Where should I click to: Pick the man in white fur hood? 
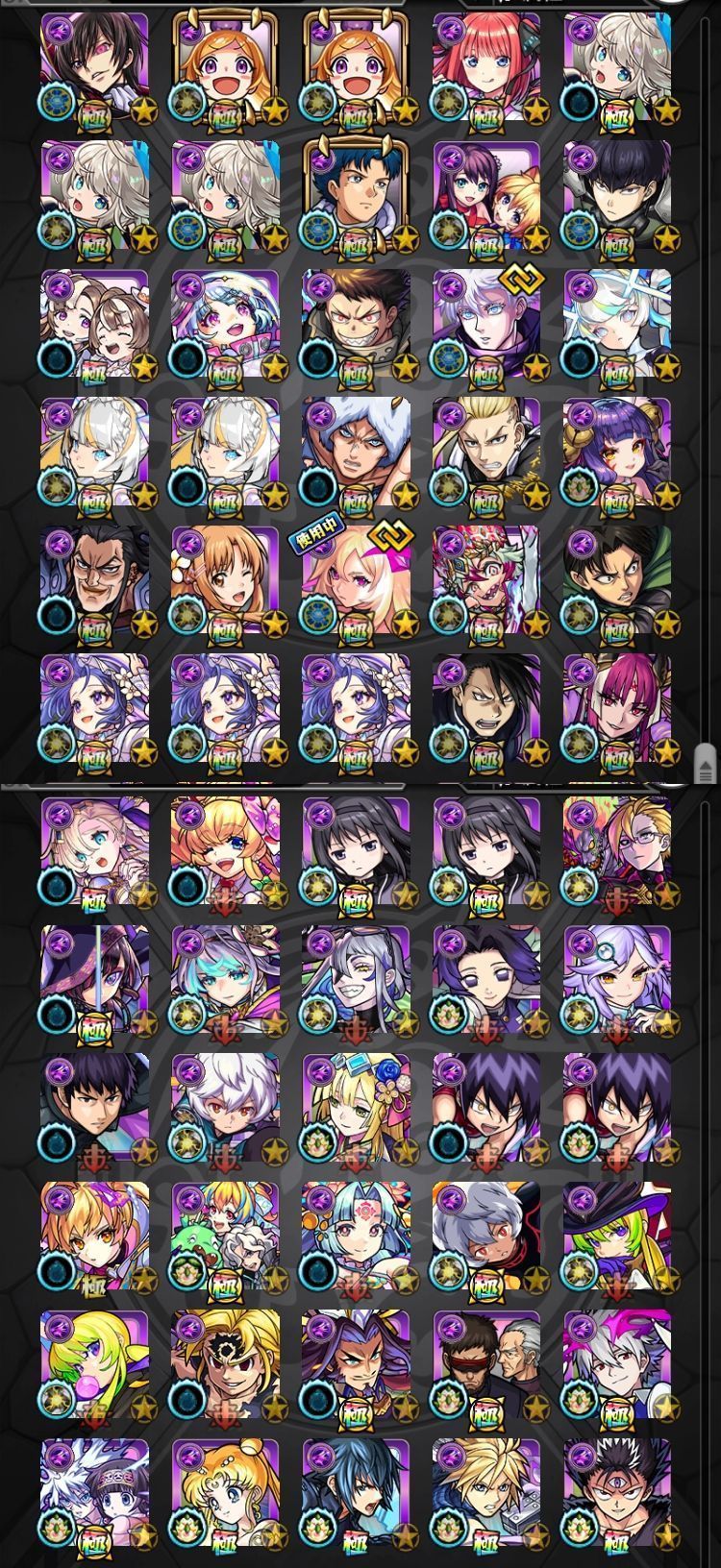(356, 452)
